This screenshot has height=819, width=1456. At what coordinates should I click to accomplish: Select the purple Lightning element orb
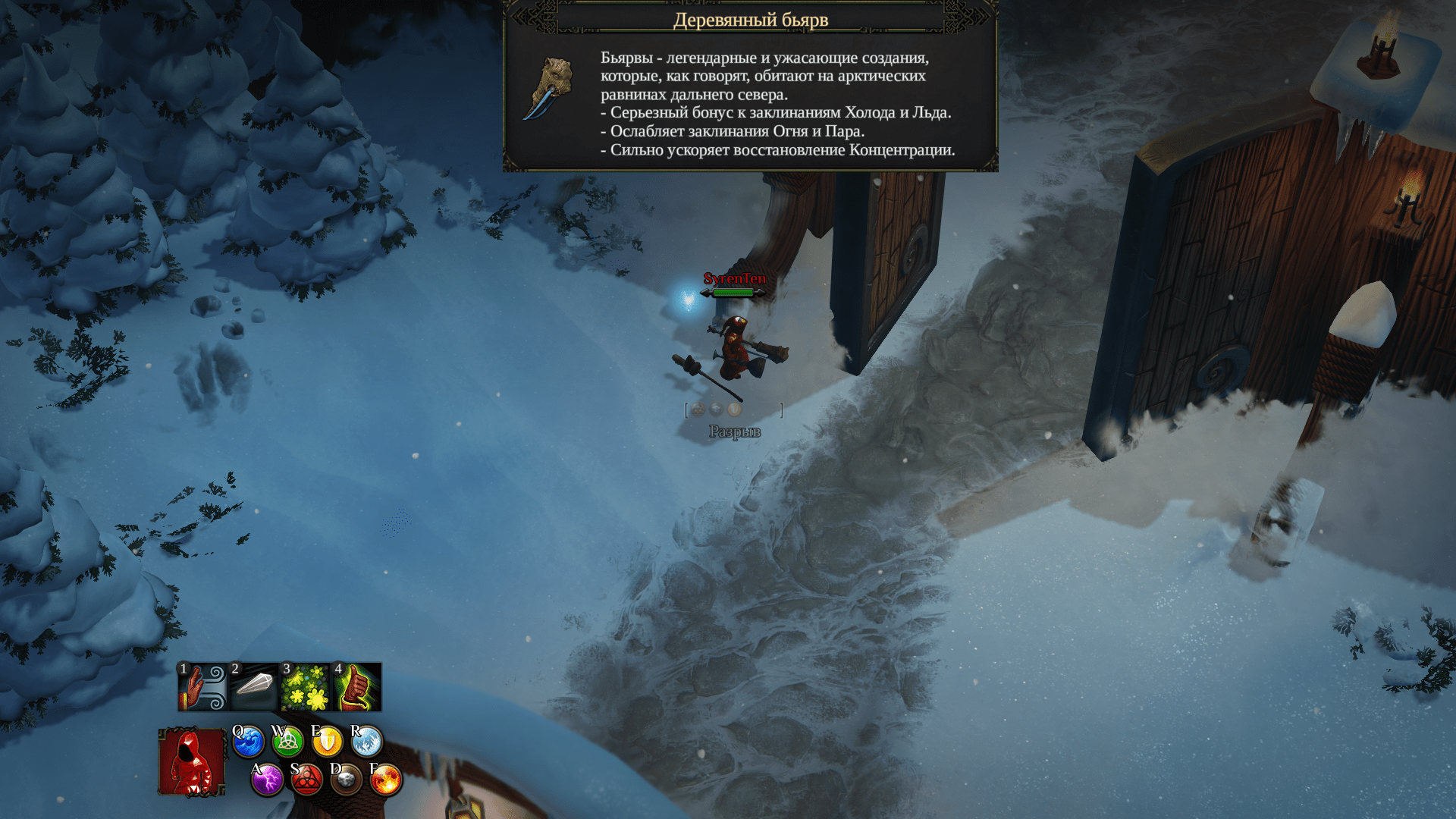pos(267,780)
